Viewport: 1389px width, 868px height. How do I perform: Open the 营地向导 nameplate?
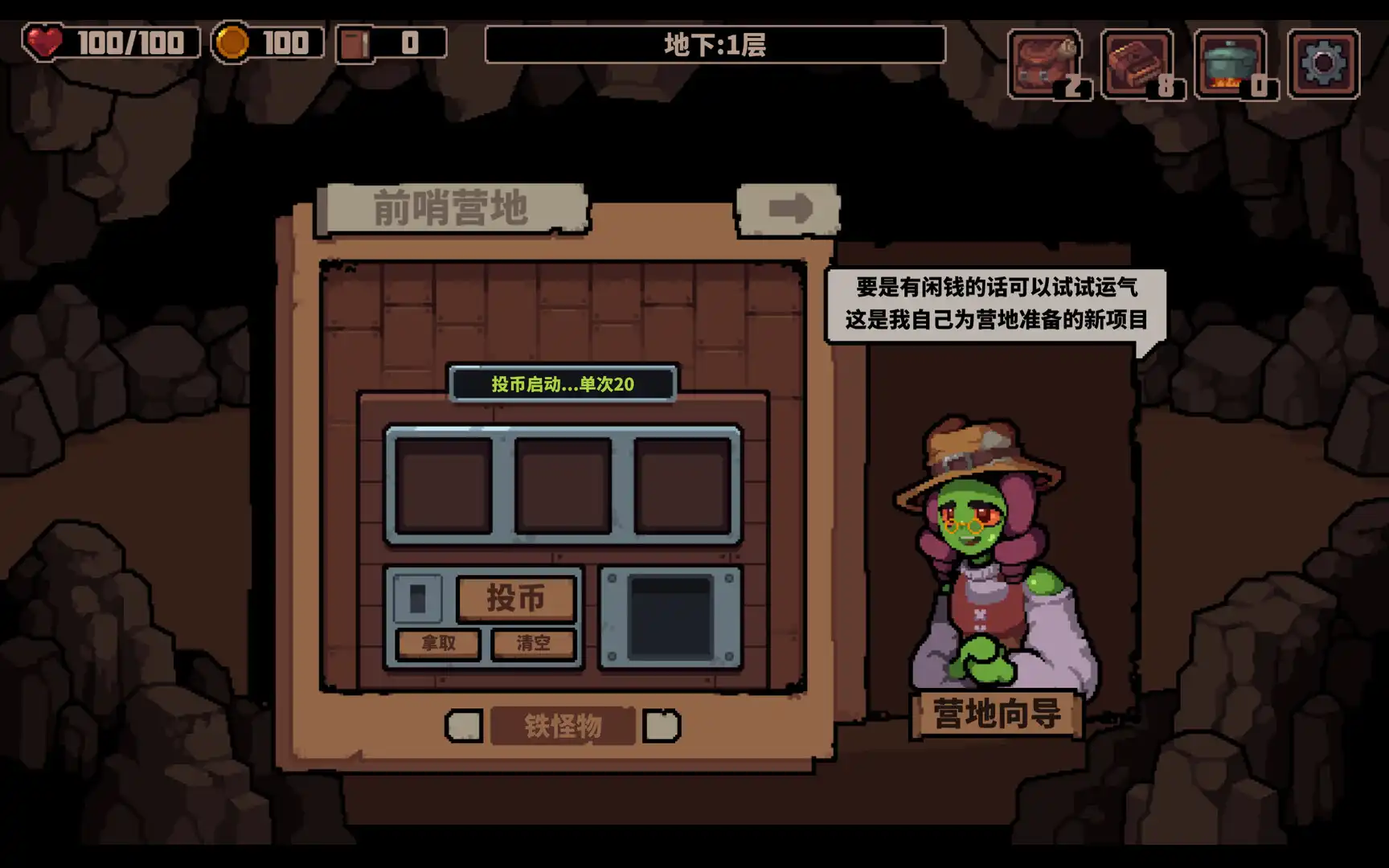(994, 712)
